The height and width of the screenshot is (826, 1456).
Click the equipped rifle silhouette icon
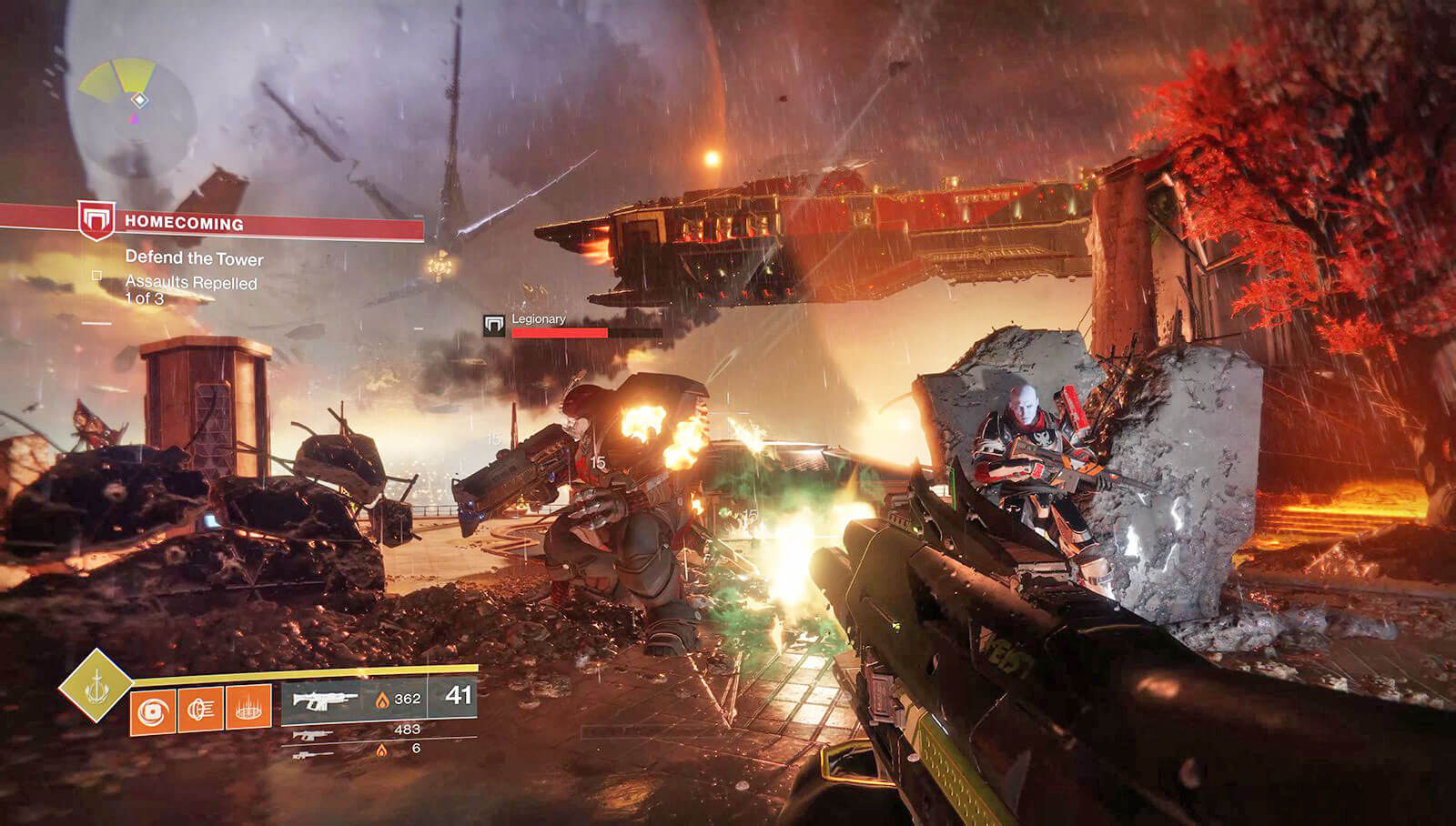tap(324, 699)
